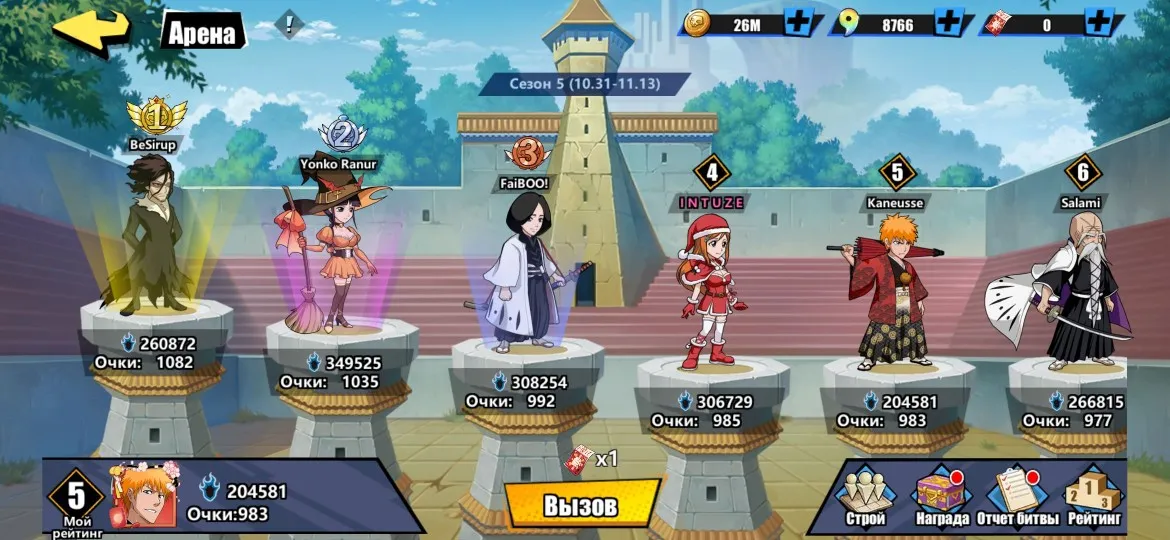Choose rank 5 player Kaneusse

(x=895, y=290)
